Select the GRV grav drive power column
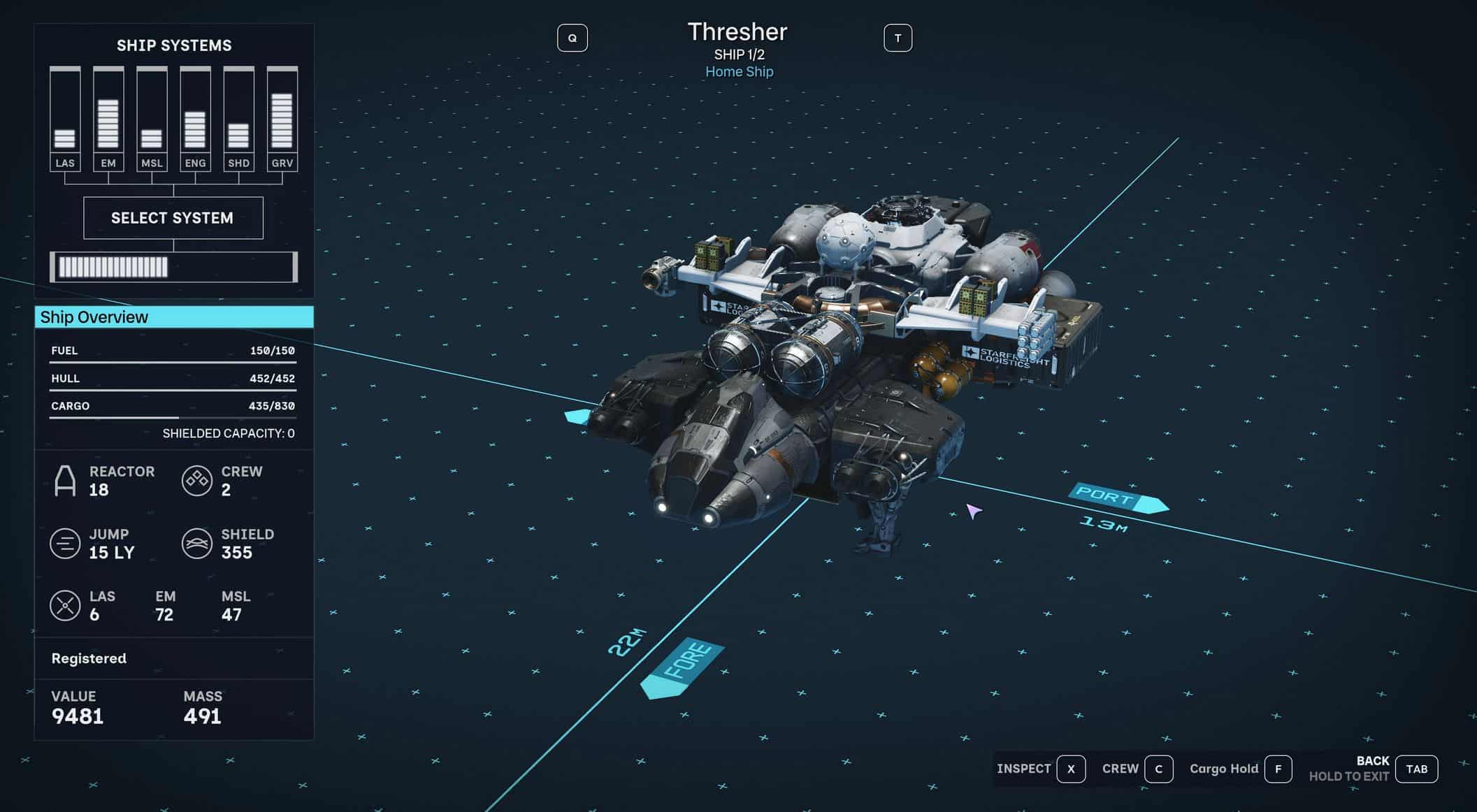 [x=282, y=119]
